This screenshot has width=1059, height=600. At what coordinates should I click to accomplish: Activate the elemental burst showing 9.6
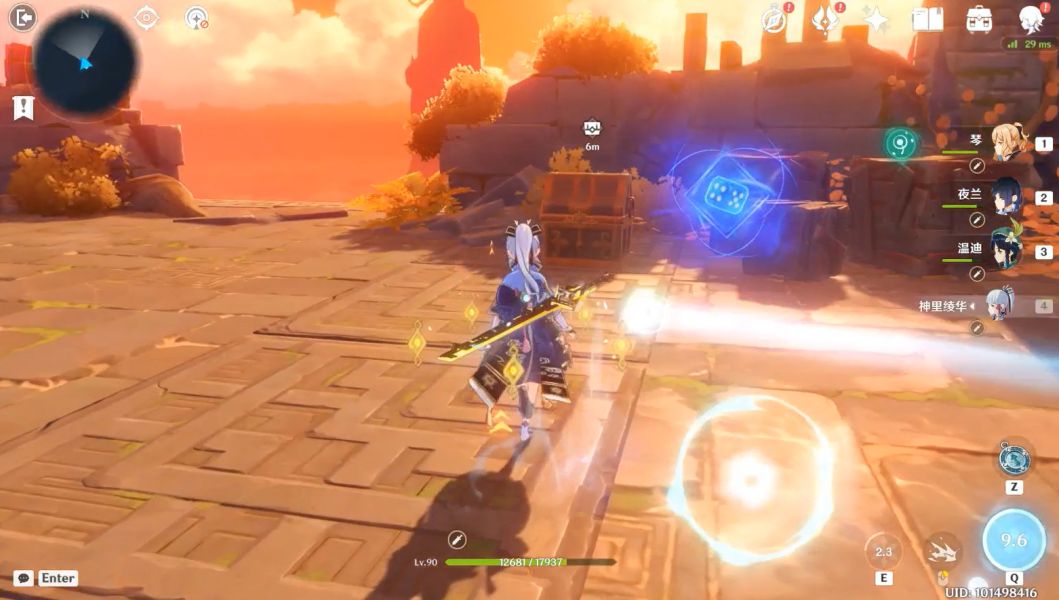(1014, 540)
